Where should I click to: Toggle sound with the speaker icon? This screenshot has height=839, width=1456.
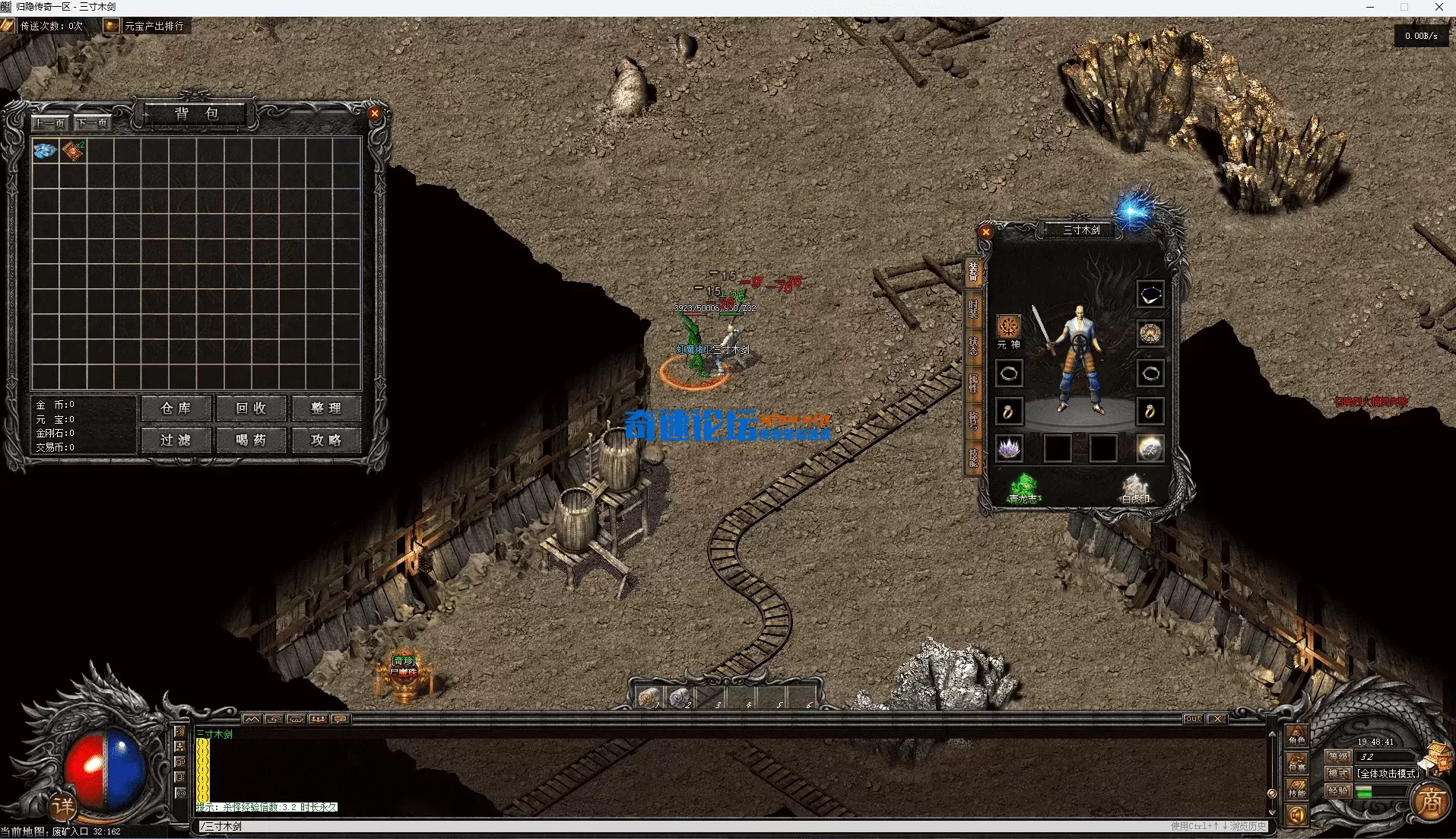coord(1296,816)
